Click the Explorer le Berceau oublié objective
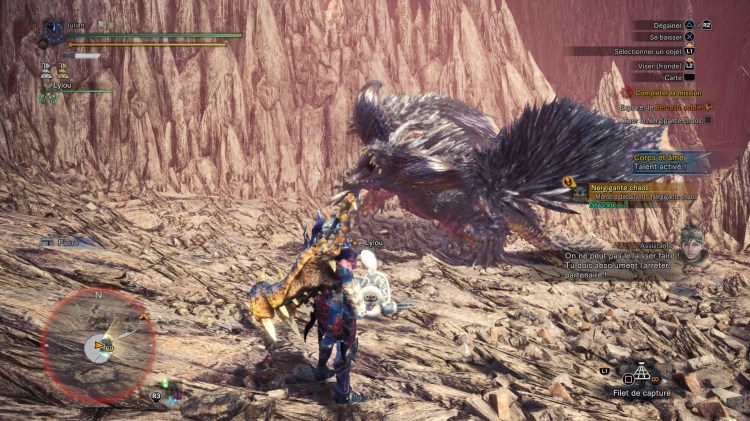This screenshot has height=421, width=750. click(662, 105)
